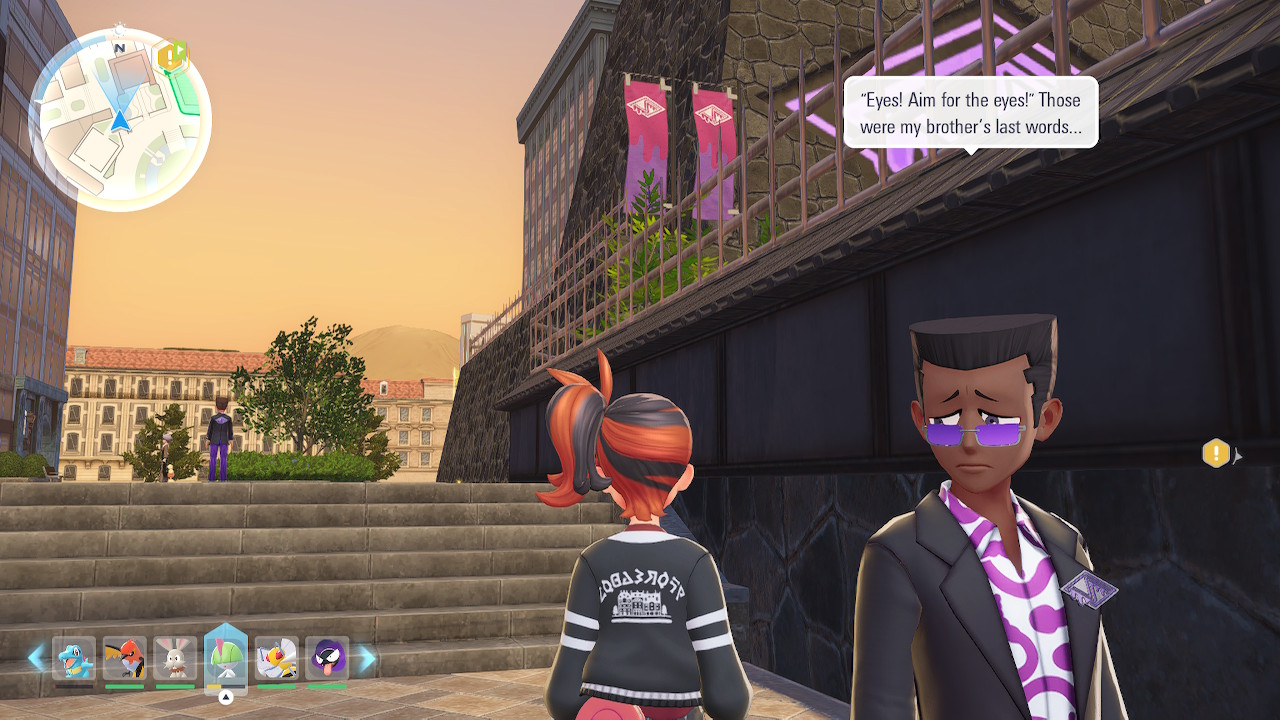Choose the Gastly party slot

point(327,659)
